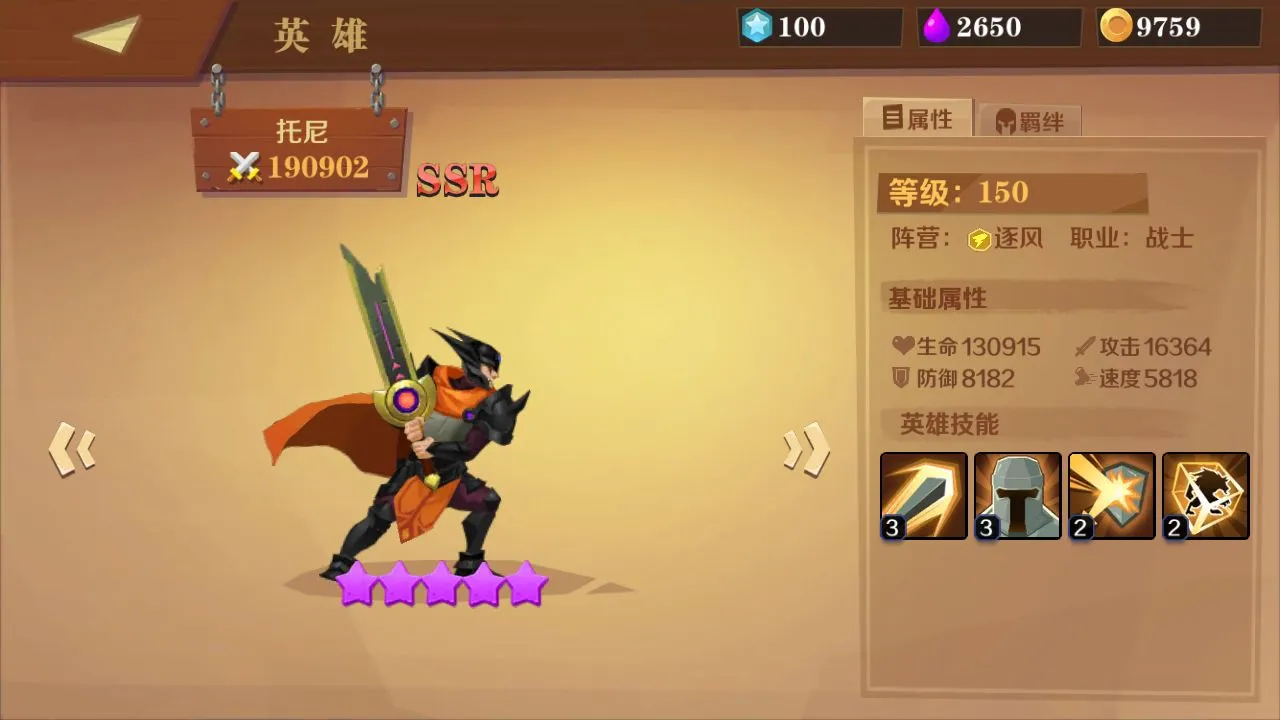Click the SSR rarity label

457,181
